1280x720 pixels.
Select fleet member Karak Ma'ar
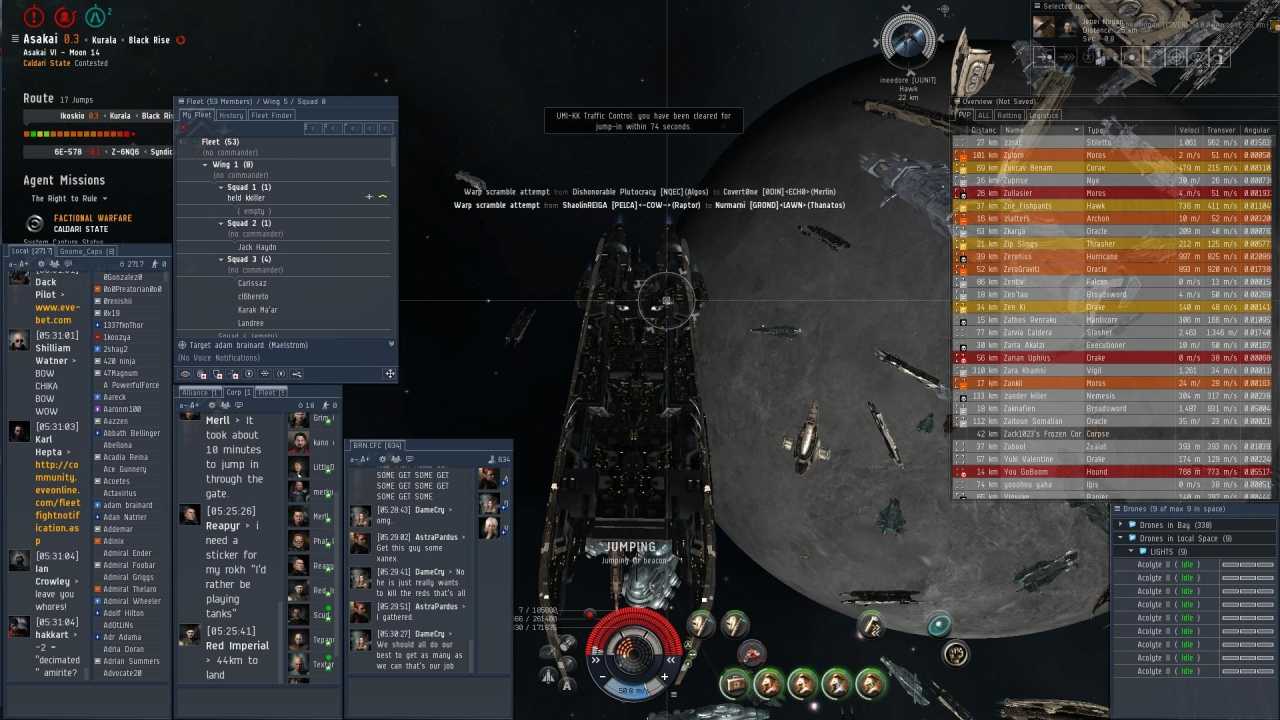click(258, 310)
